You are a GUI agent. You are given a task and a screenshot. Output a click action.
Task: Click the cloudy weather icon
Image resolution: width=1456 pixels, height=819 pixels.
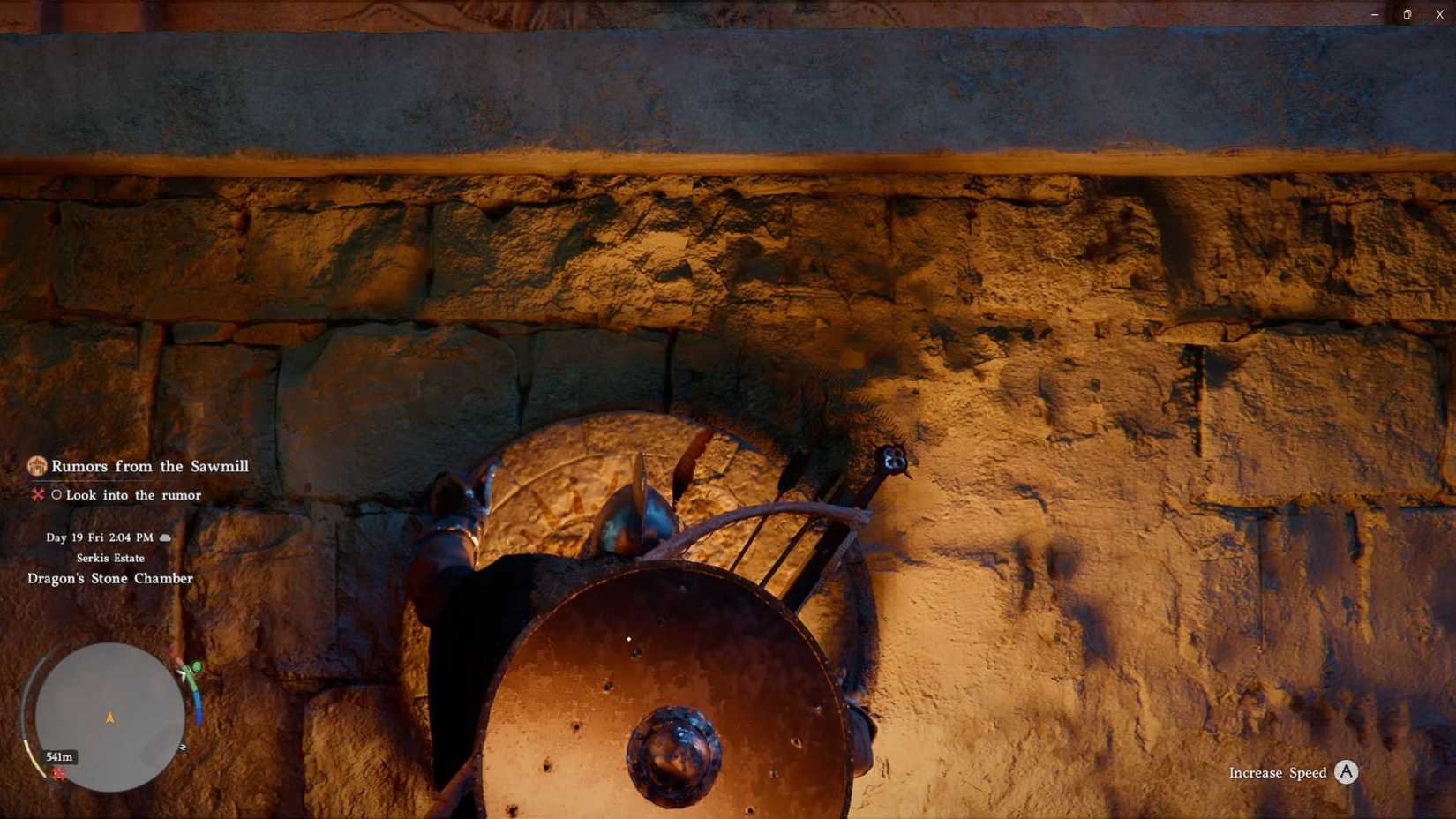pos(166,537)
